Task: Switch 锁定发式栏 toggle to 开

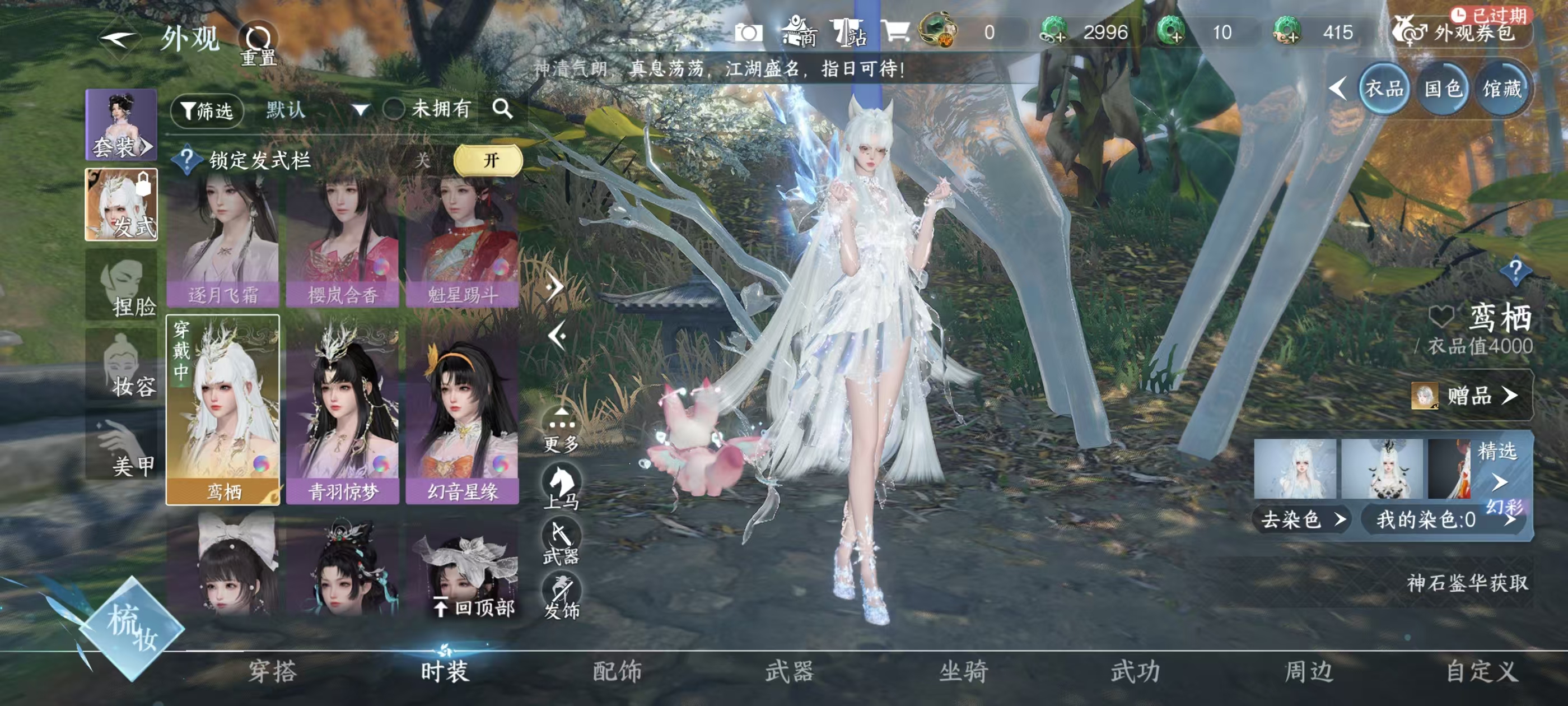Action: (x=488, y=161)
